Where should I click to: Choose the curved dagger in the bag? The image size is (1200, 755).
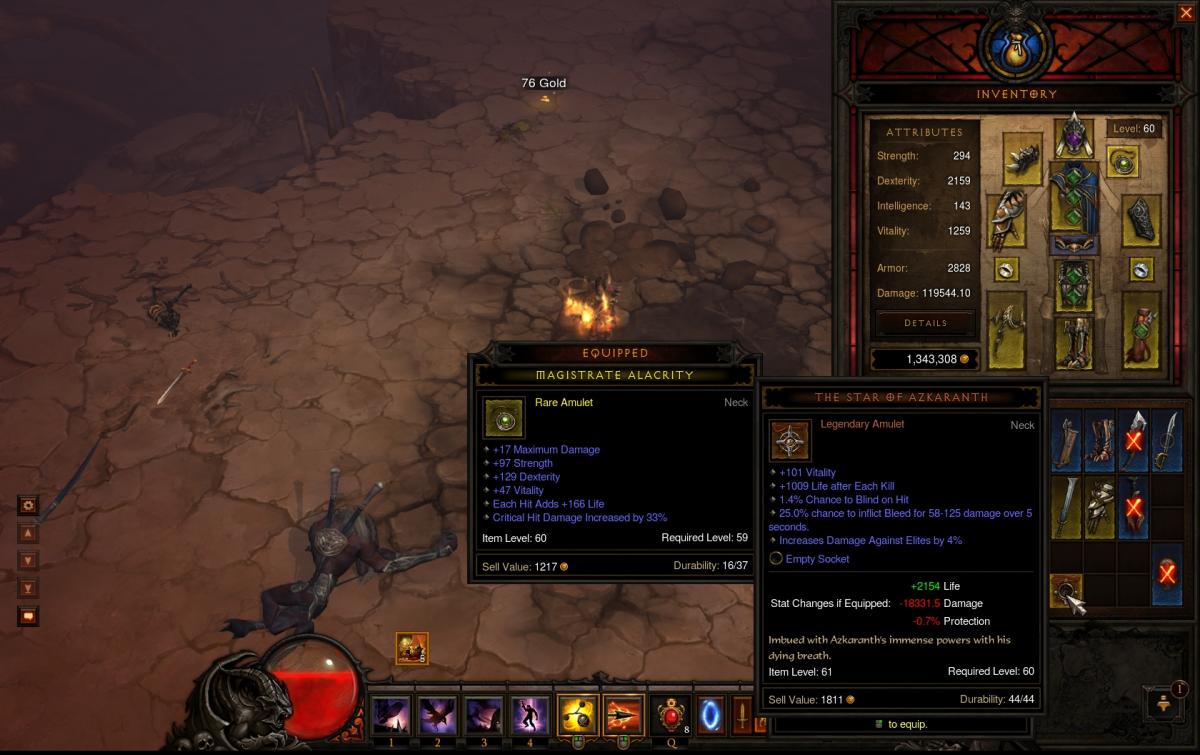click(x=1166, y=439)
